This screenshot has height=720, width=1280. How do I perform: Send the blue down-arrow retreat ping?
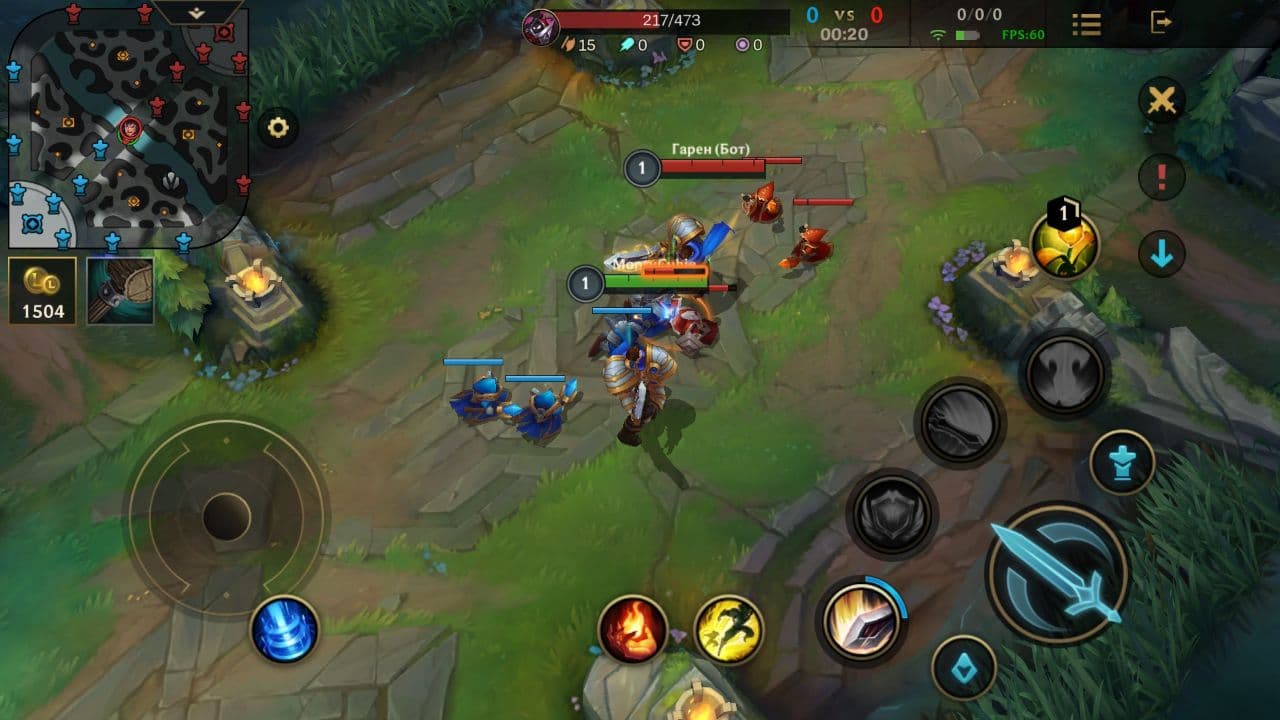1161,255
